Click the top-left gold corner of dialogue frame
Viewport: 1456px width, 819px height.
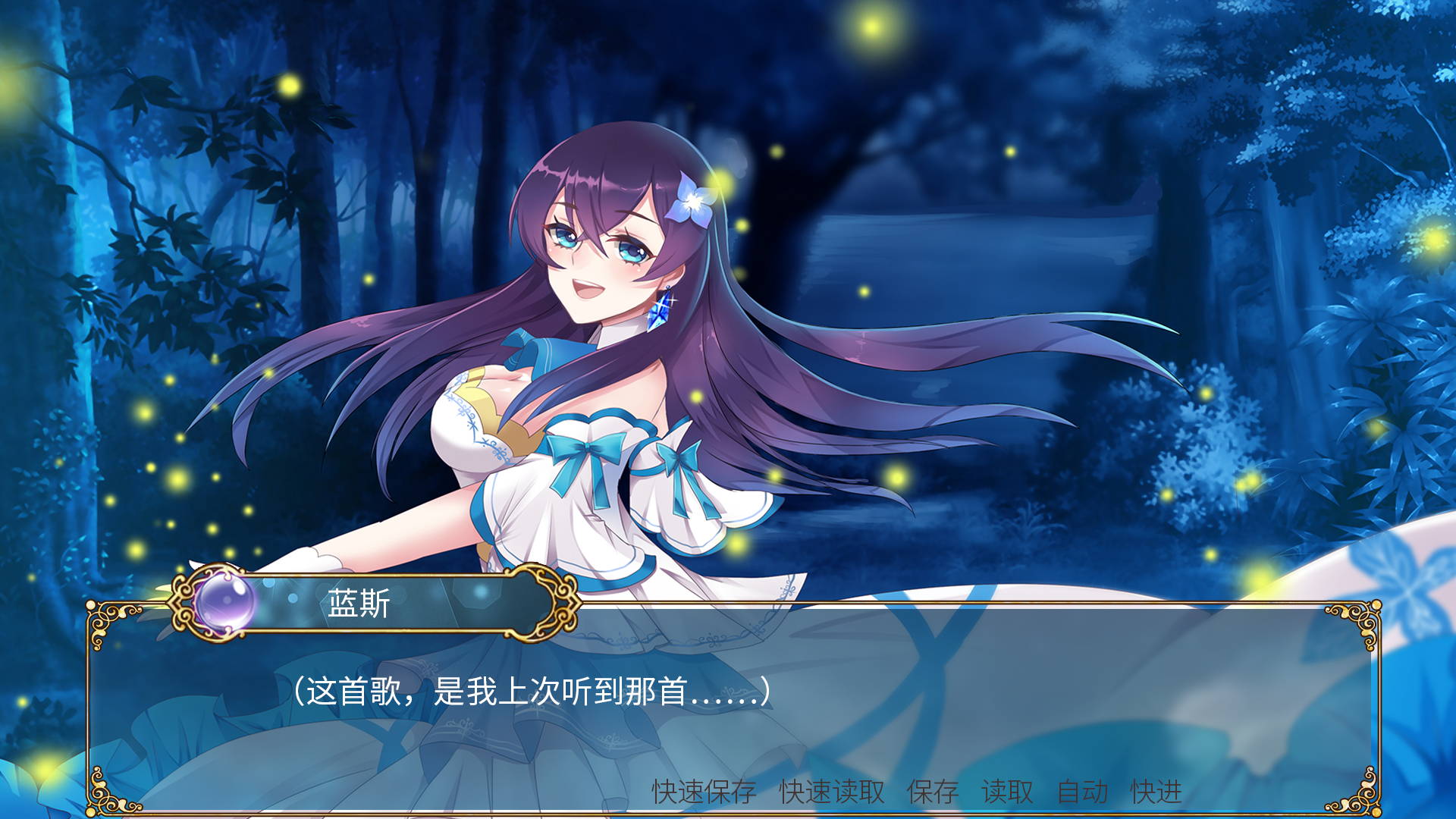coord(102,618)
